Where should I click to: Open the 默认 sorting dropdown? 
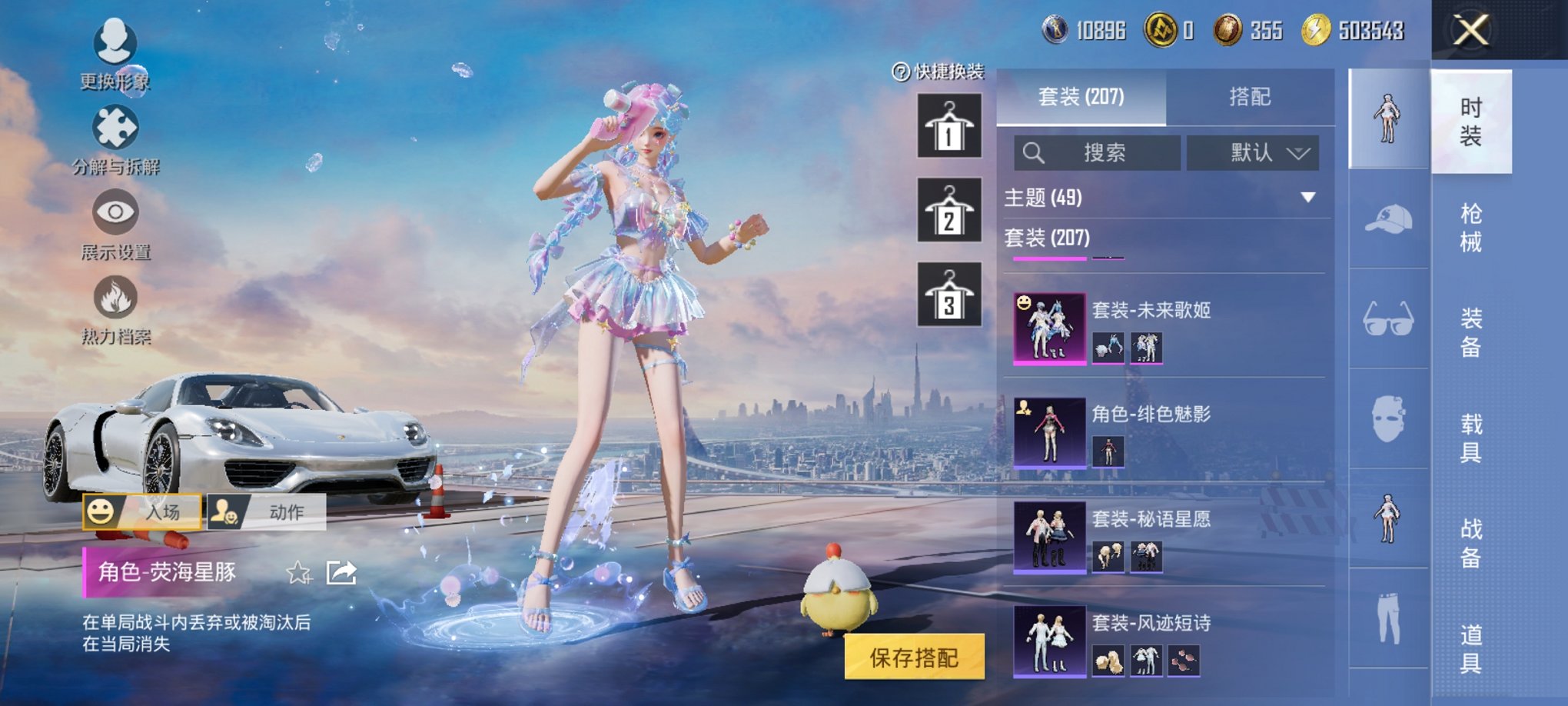[x=1252, y=153]
